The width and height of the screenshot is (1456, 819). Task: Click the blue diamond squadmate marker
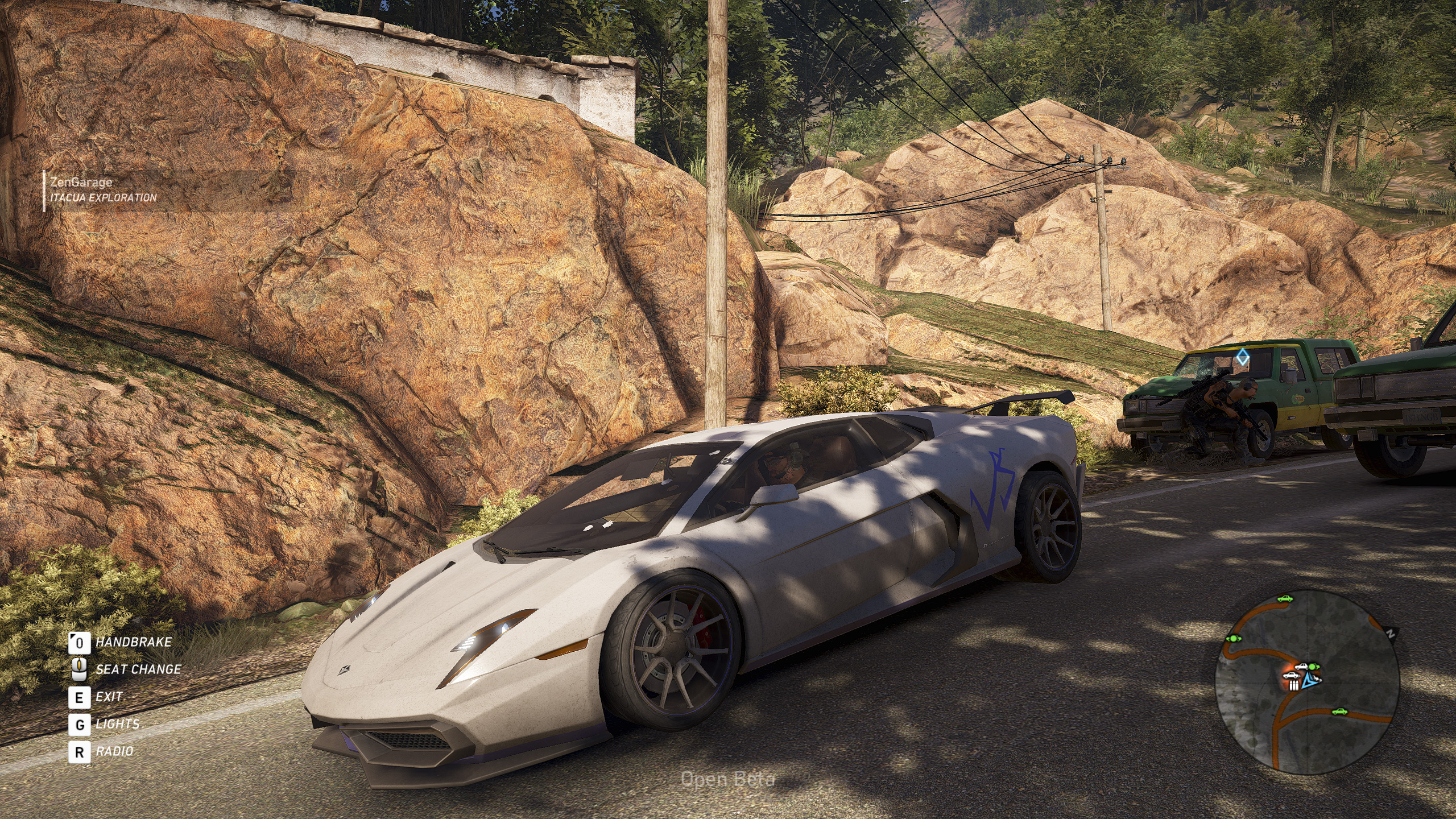pos(1243,358)
